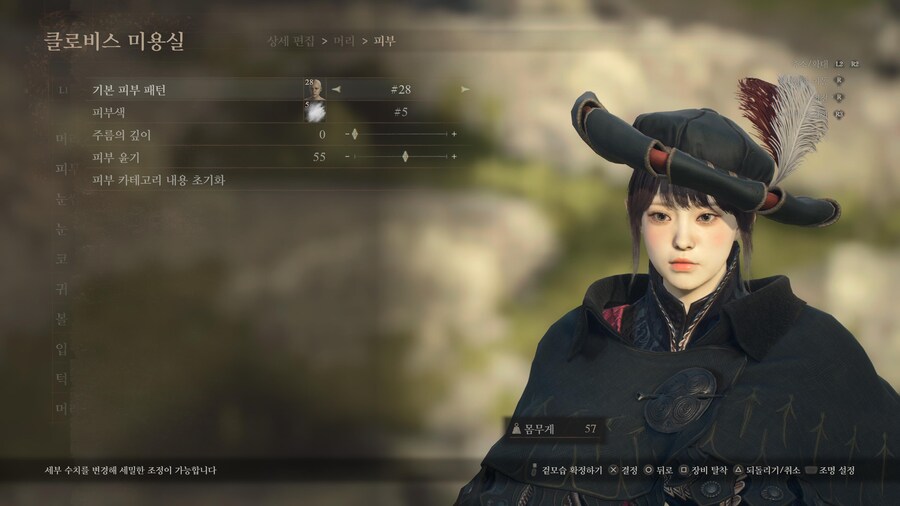This screenshot has width=900, height=506.
Task: Switch to the 입 category in sidebar
Action: coord(62,348)
